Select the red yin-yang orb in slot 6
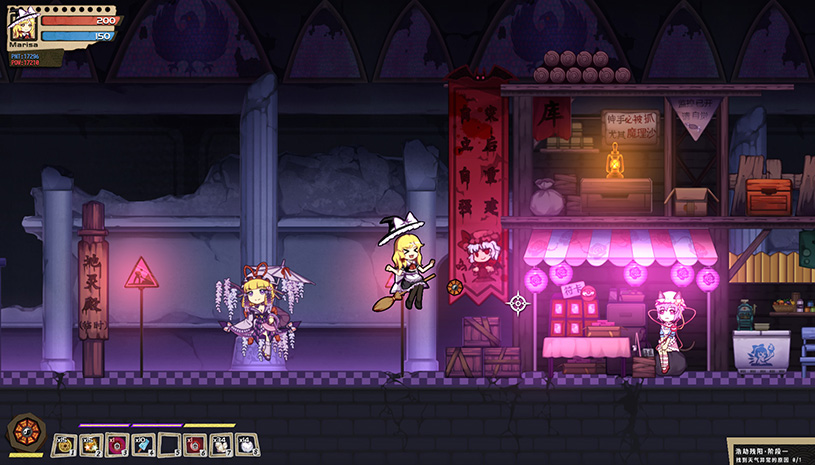 point(194,444)
